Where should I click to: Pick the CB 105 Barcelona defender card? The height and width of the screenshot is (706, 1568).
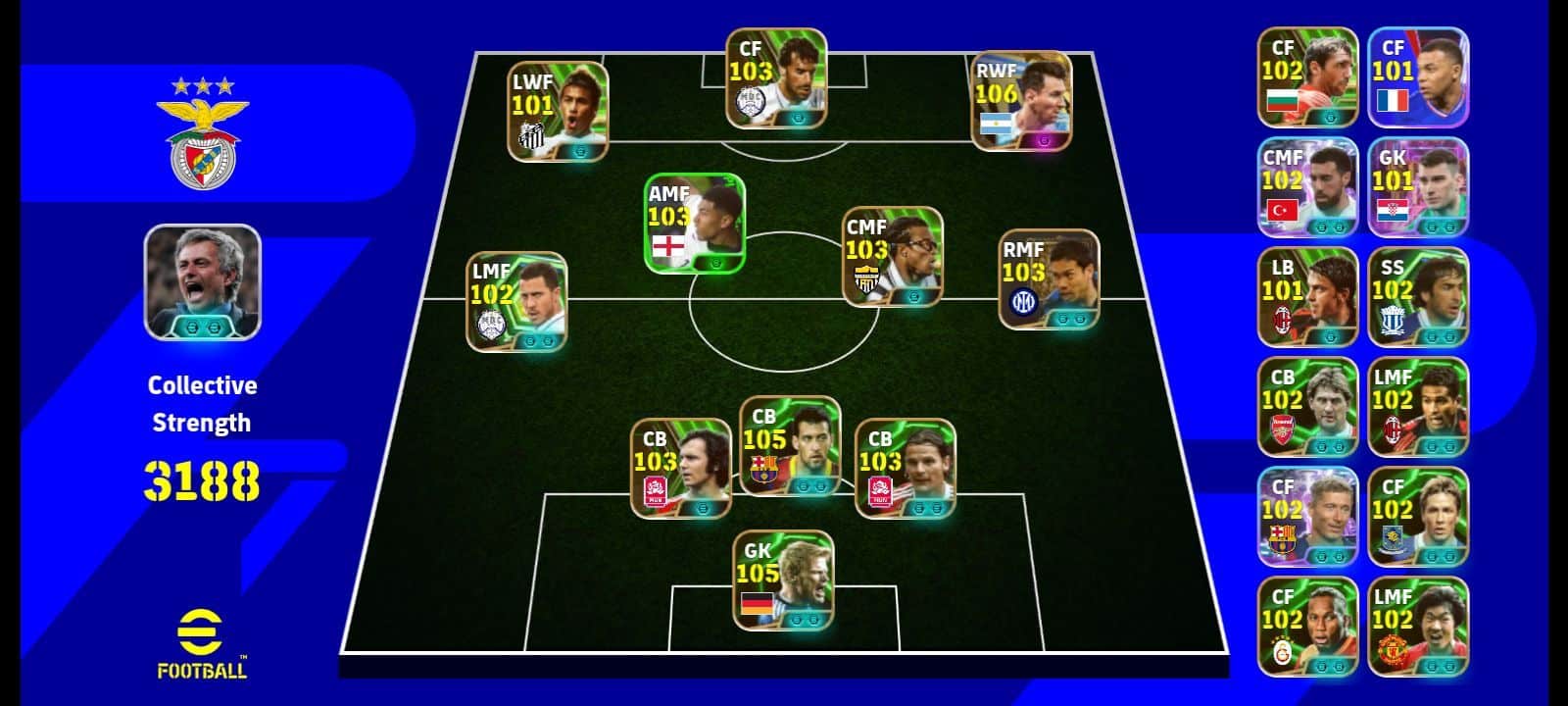coord(790,446)
